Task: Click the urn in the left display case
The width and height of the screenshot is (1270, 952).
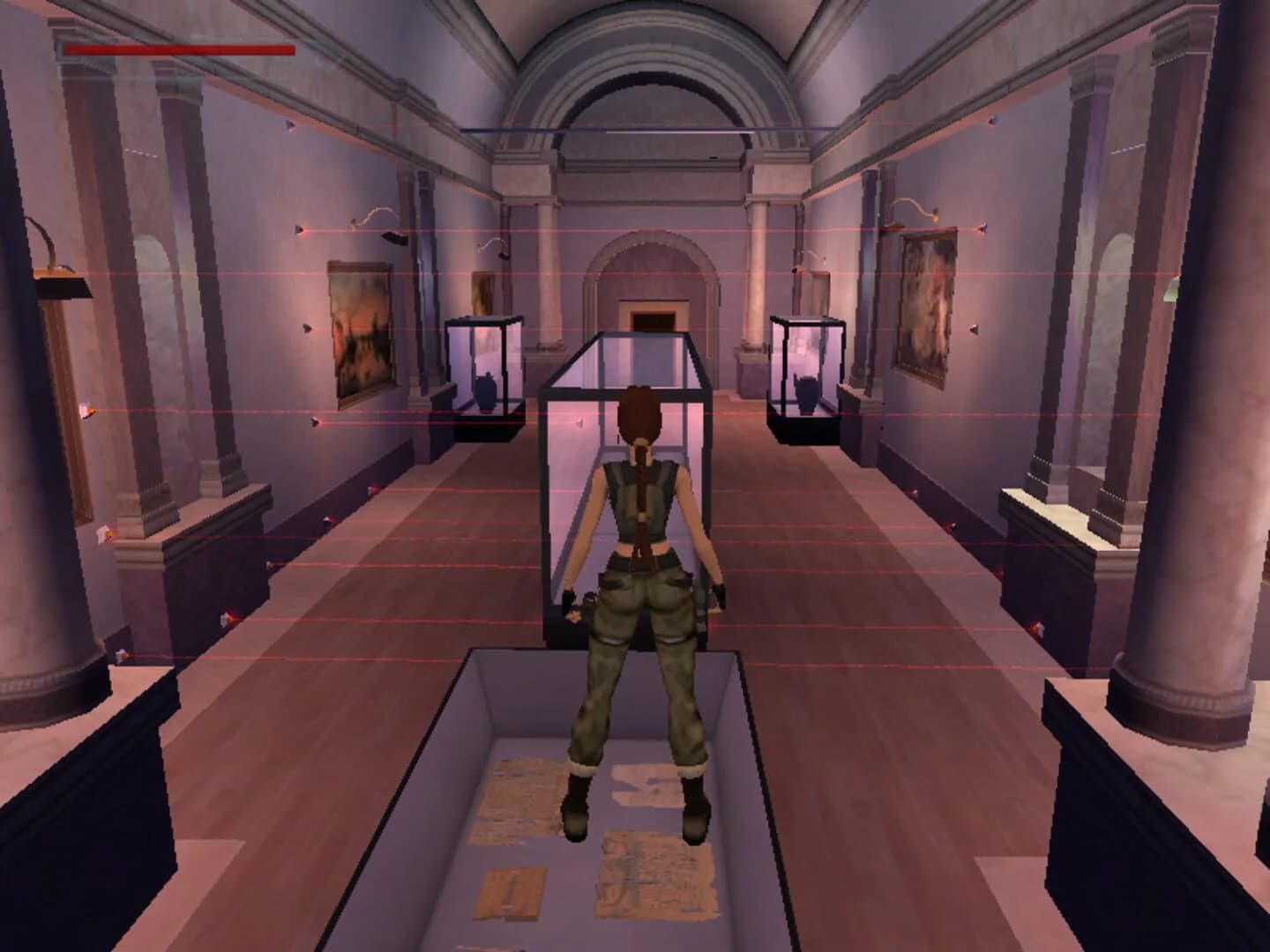Action: (x=486, y=392)
